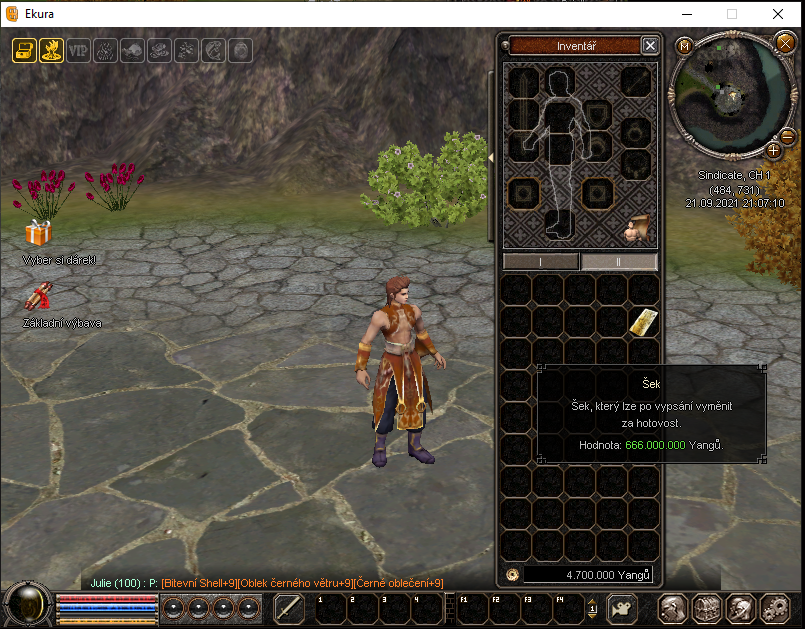Select the sword attack quickslot
The height and width of the screenshot is (629, 805).
coord(288,608)
